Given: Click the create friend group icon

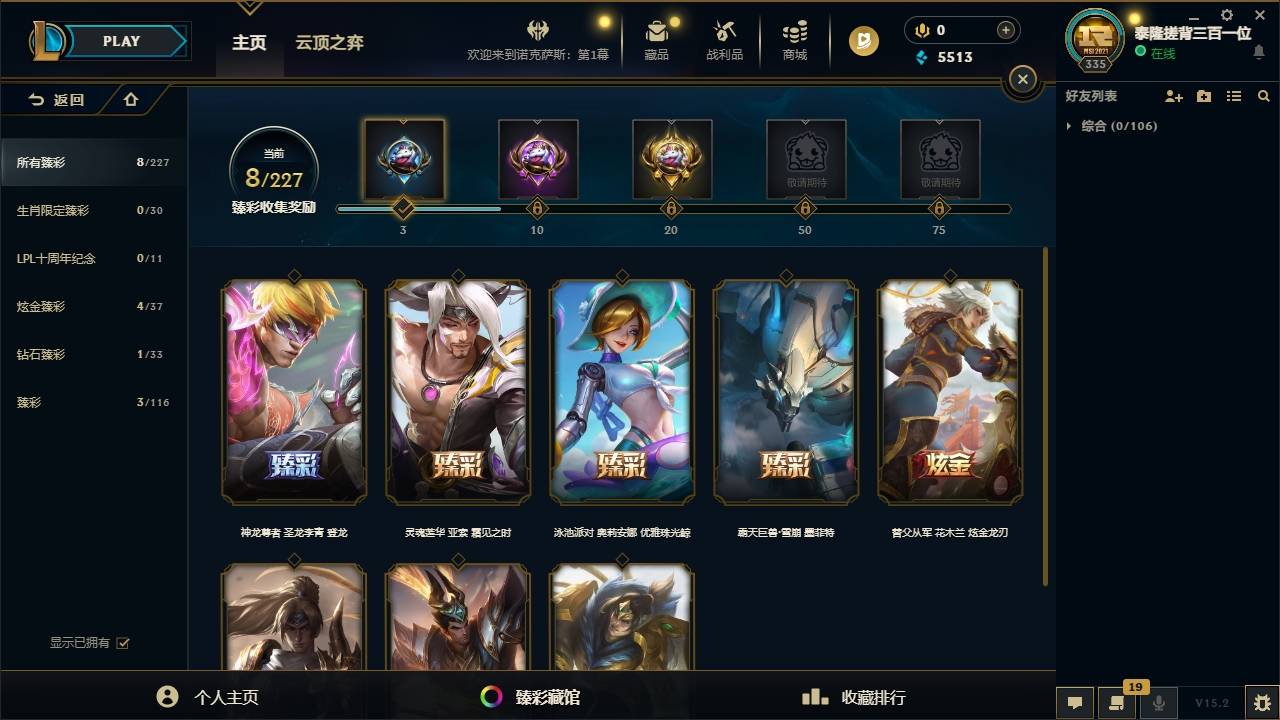Looking at the screenshot, I should (1203, 95).
